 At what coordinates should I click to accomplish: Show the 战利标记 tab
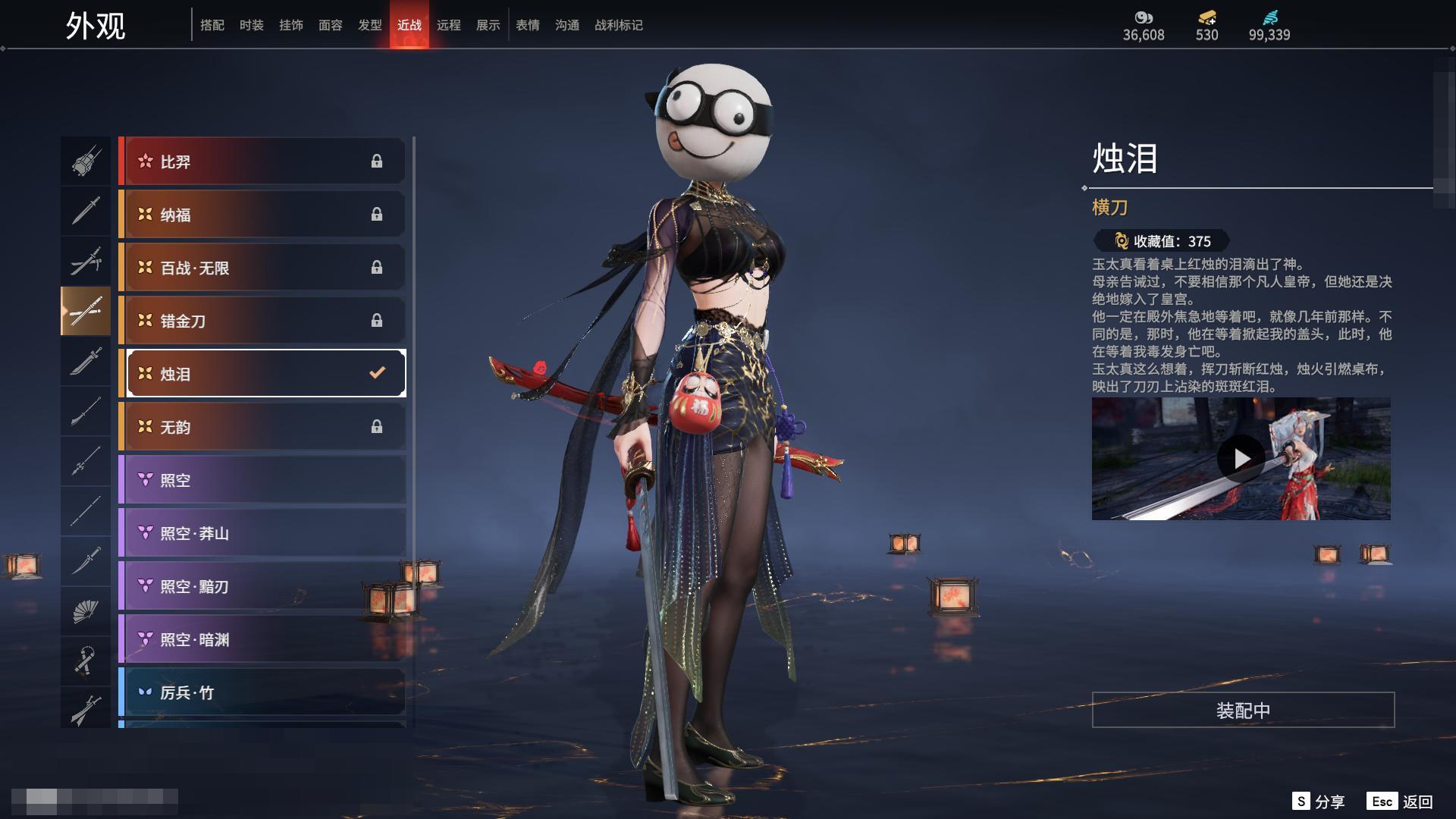[x=618, y=25]
